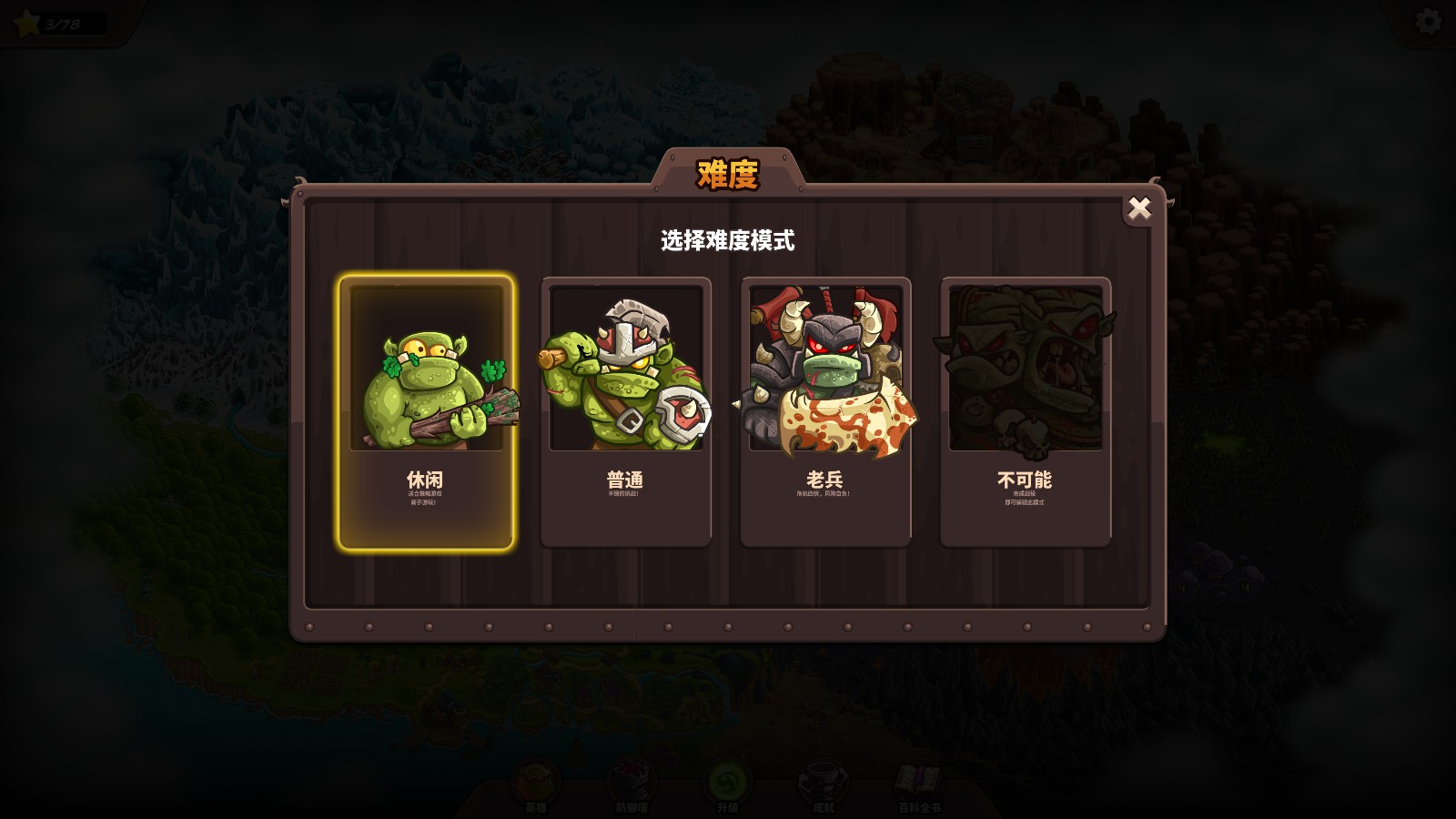Click the 难度 header banner
This screenshot has height=819, width=1456.
(x=727, y=175)
